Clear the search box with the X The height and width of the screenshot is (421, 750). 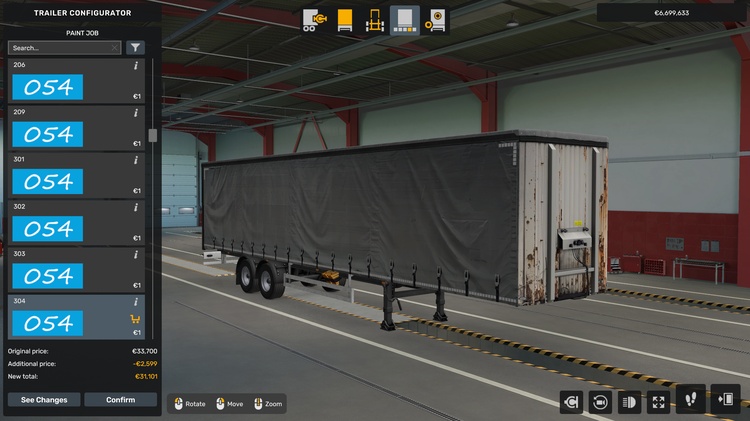tap(115, 47)
